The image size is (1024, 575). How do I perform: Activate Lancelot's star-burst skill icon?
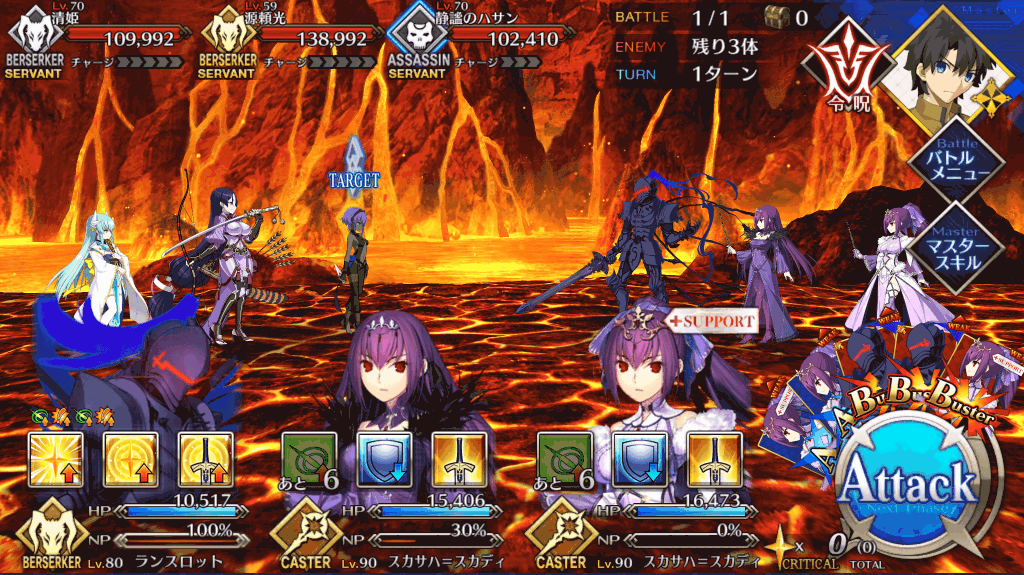click(54, 458)
